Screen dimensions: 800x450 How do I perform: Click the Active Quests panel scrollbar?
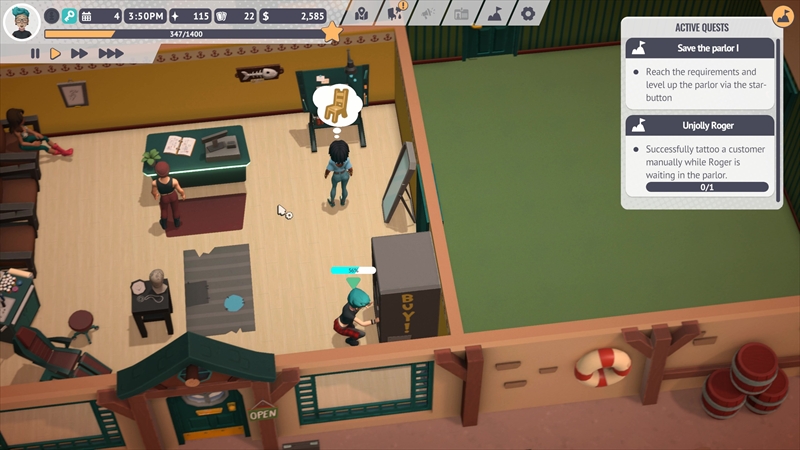(x=779, y=120)
